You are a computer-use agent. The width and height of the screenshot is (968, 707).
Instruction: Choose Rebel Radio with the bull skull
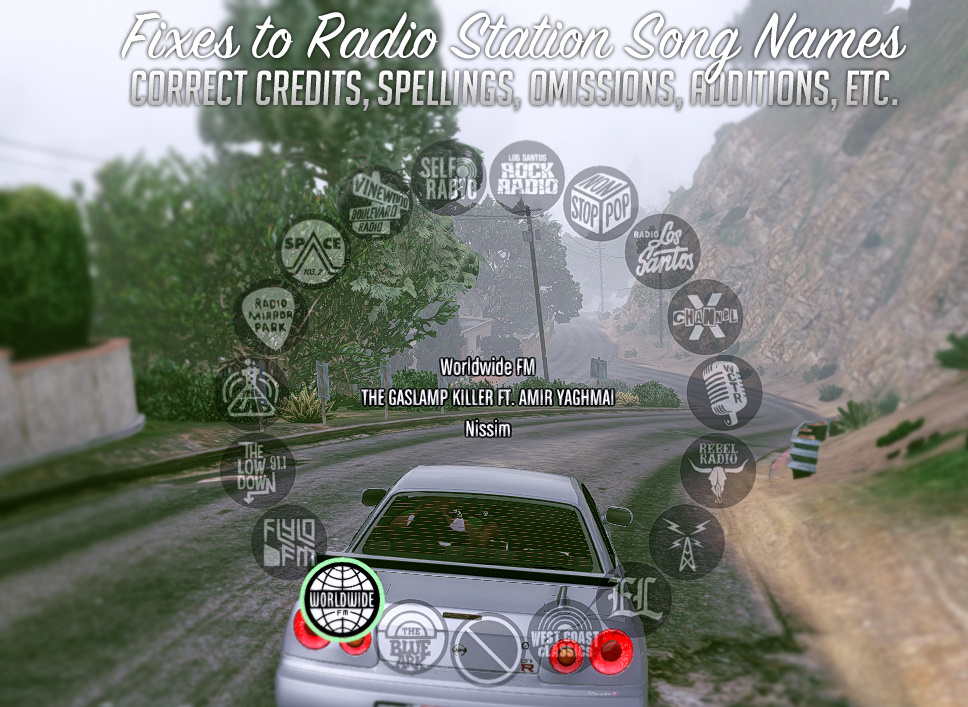717,470
